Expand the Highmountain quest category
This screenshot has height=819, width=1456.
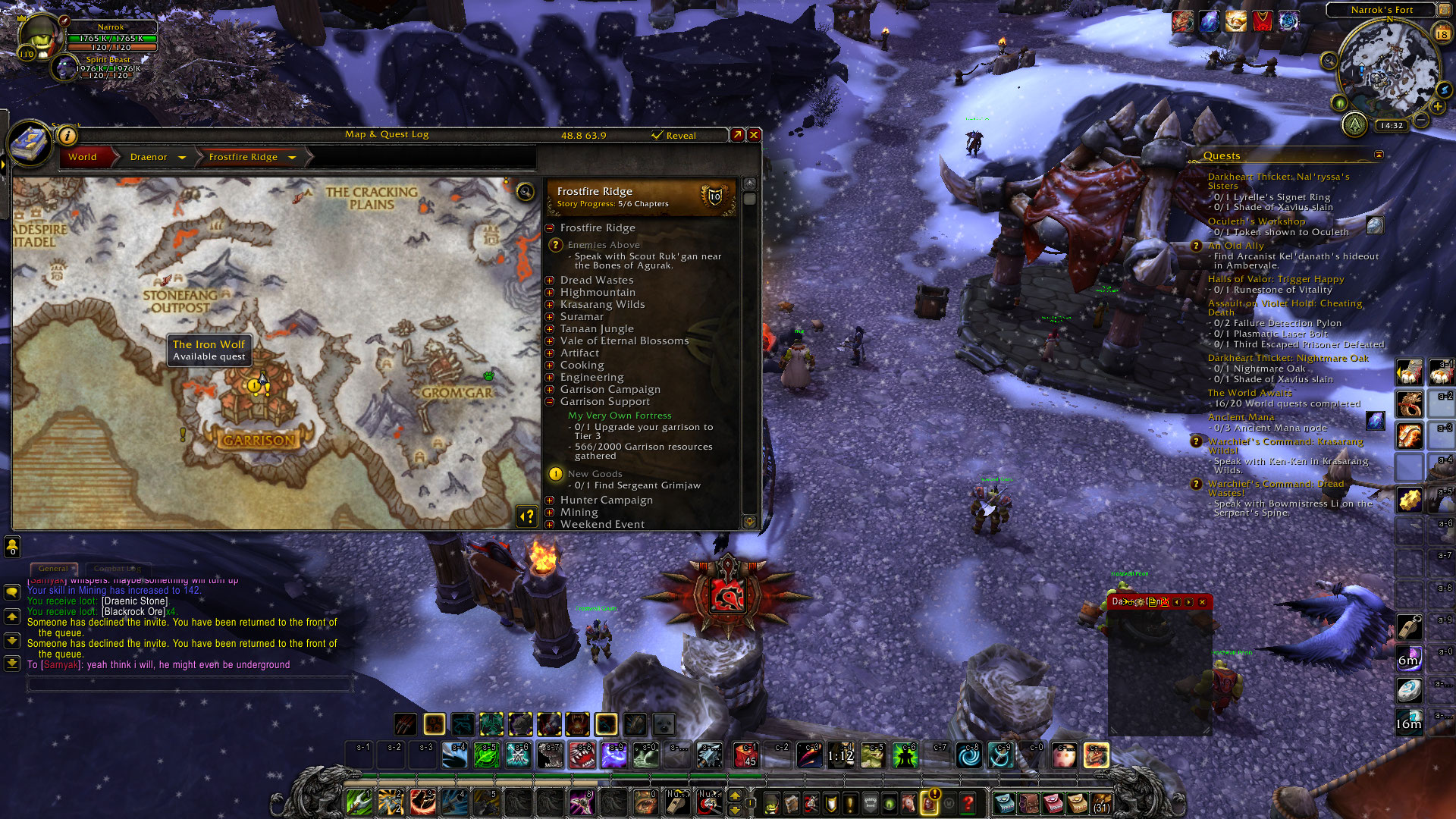pos(550,293)
